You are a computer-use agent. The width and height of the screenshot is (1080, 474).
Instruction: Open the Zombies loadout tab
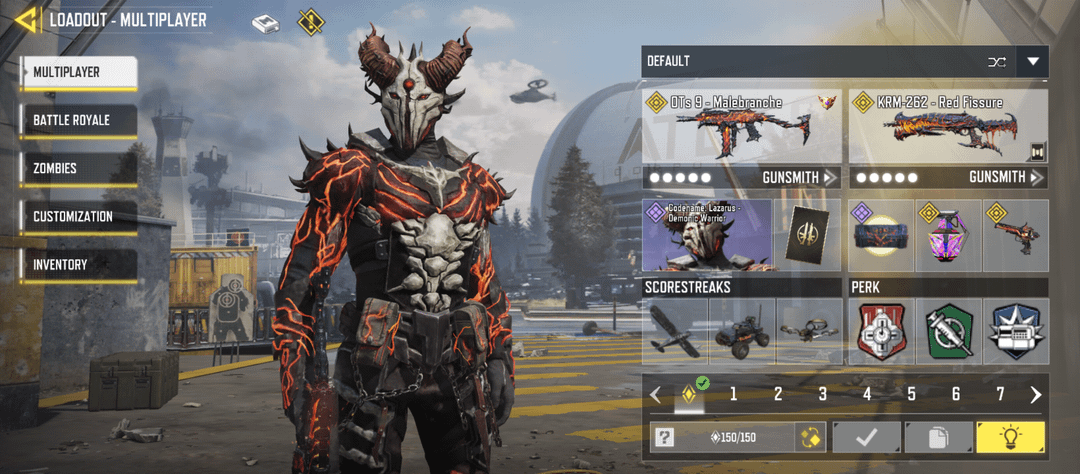78,168
